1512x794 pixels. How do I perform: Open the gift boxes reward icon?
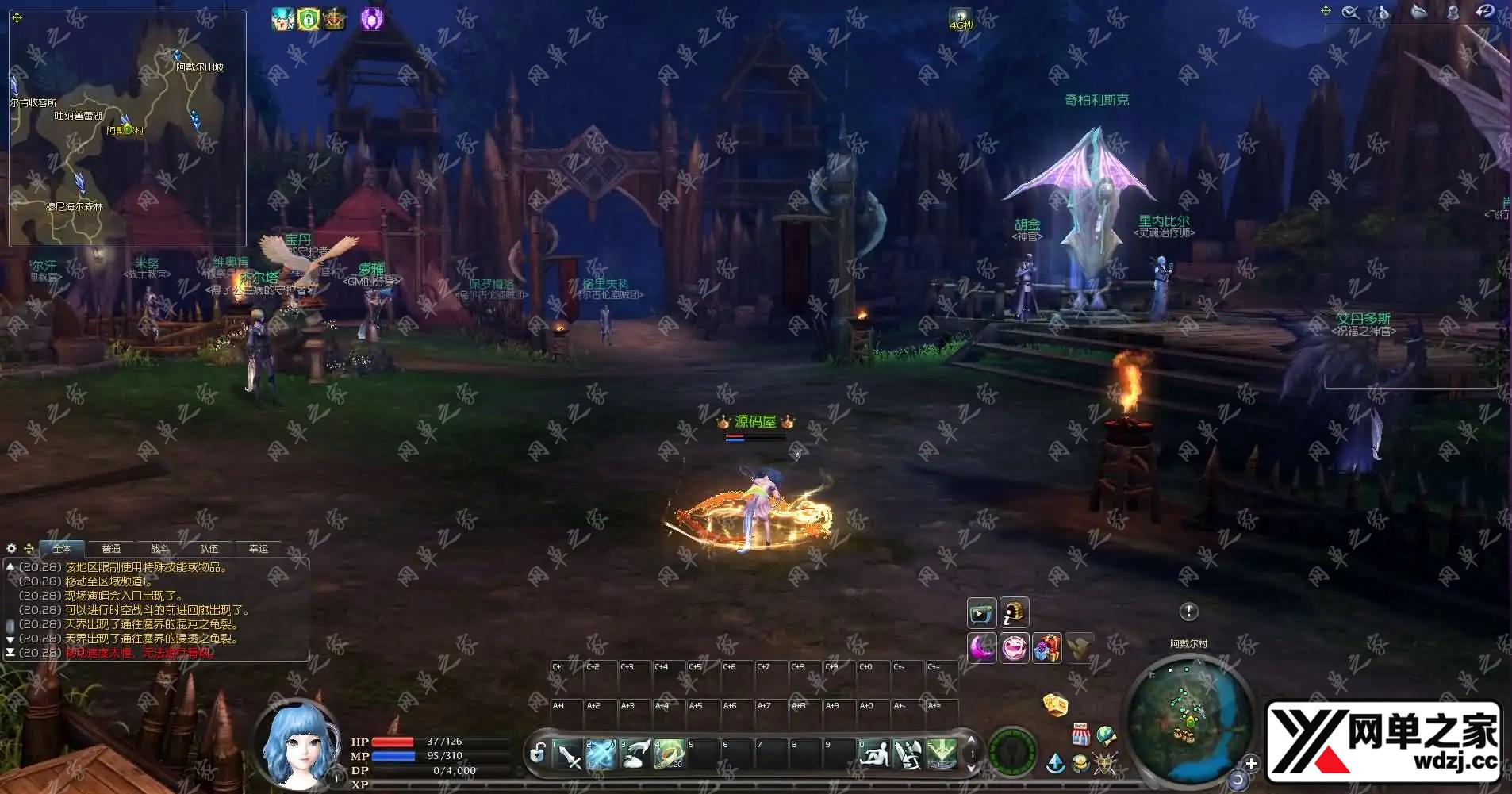[1046, 648]
